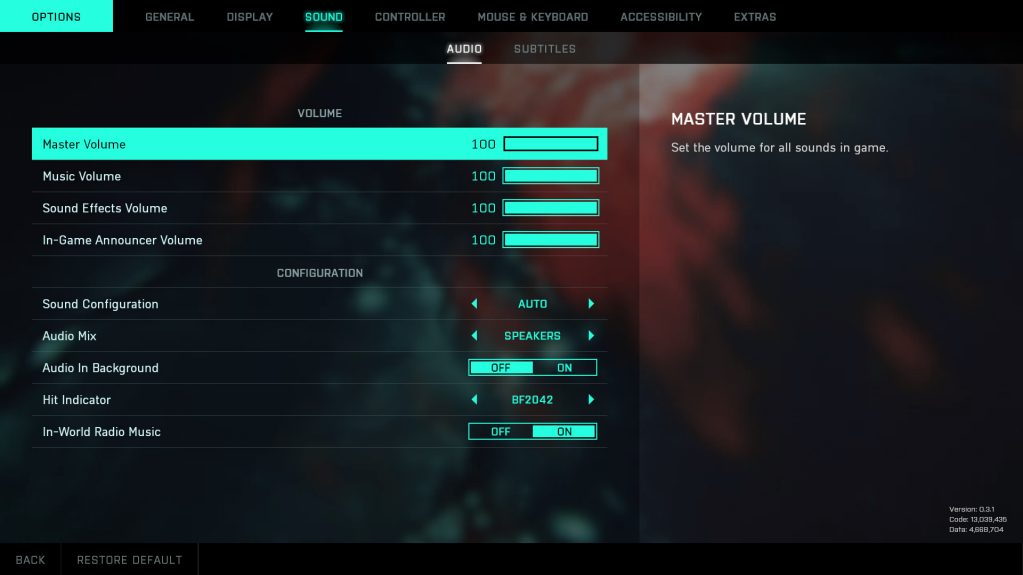Set the Sound Effects Volume slider
This screenshot has width=1023, height=575.
pos(550,208)
